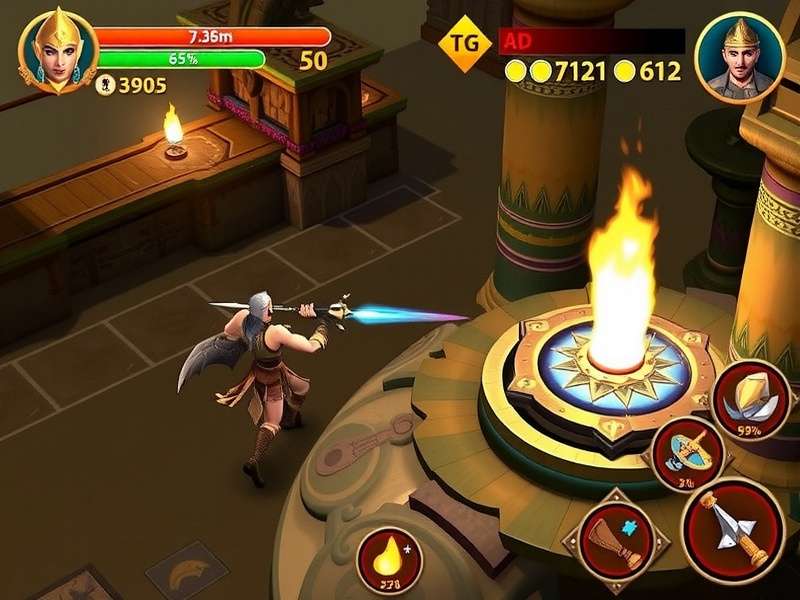Select the opponent portrait in the corner
Screen dimensions: 800x600
(x=739, y=57)
